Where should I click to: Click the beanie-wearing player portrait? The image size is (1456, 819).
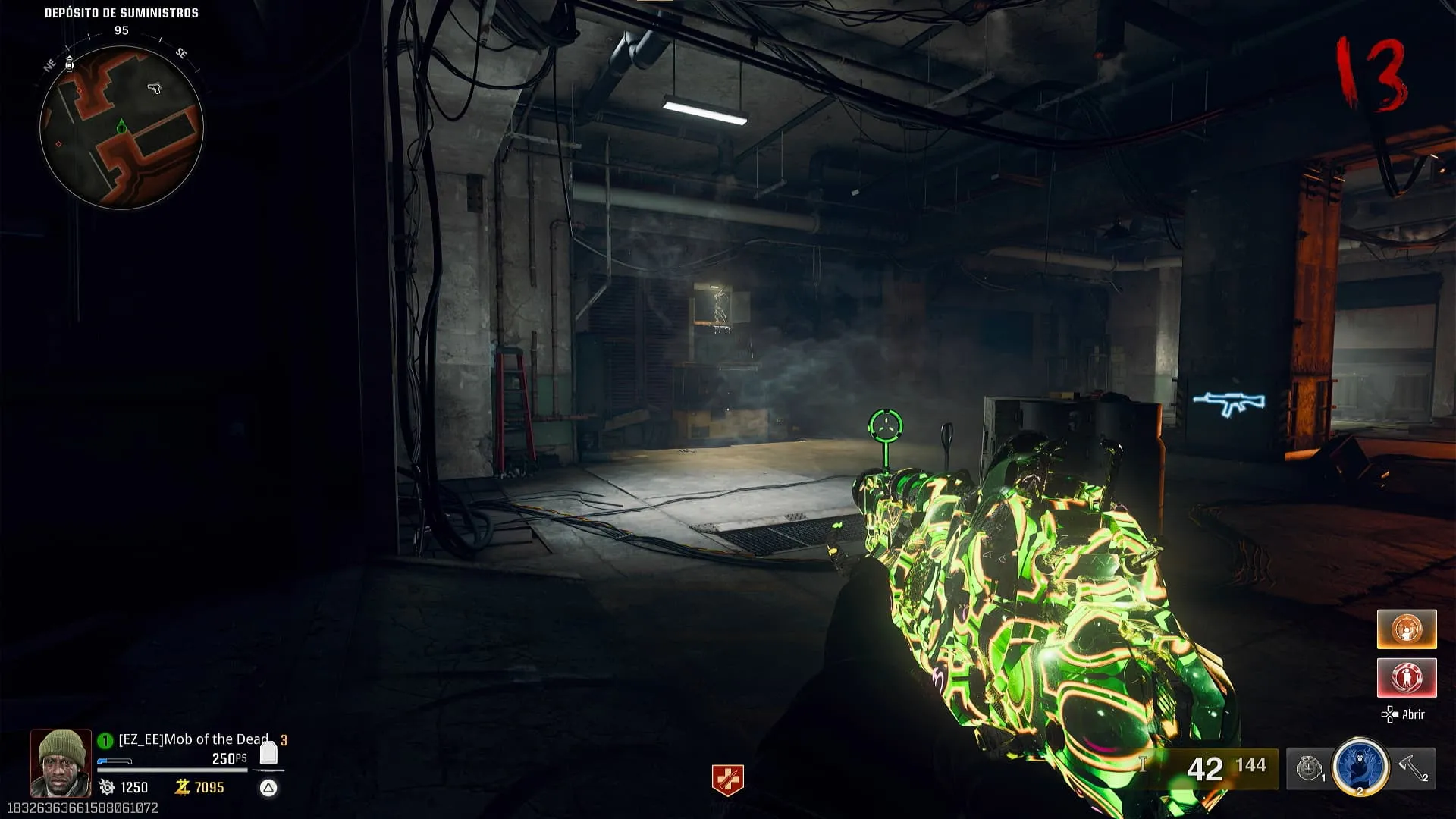tap(61, 763)
